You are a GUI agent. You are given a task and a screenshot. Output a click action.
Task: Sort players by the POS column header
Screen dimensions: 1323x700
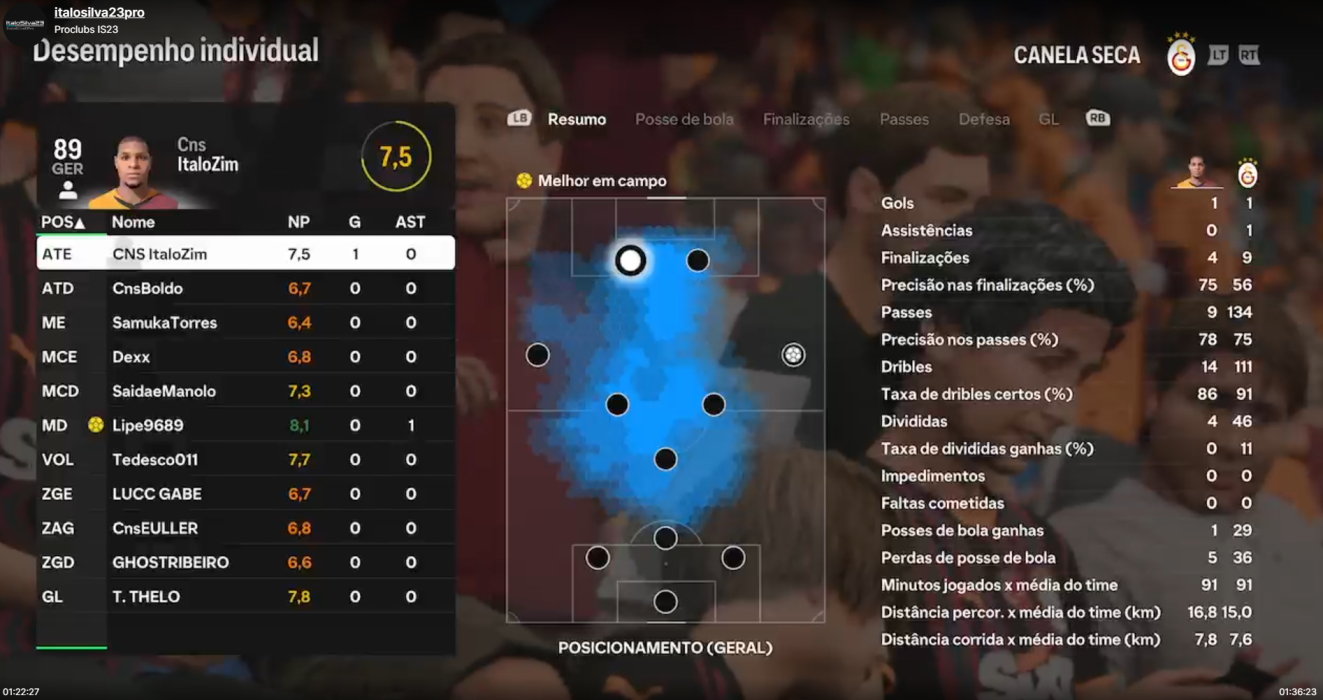pos(62,222)
